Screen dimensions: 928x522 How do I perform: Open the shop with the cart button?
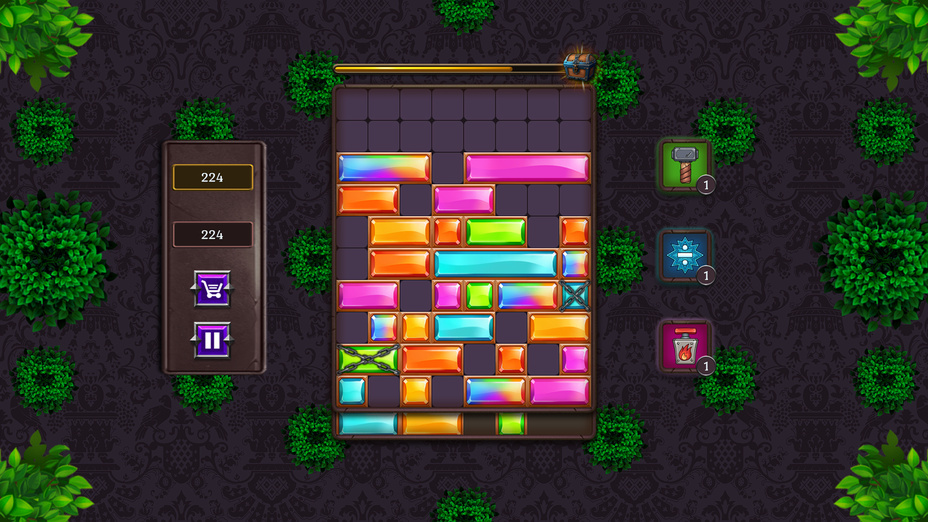(212, 289)
